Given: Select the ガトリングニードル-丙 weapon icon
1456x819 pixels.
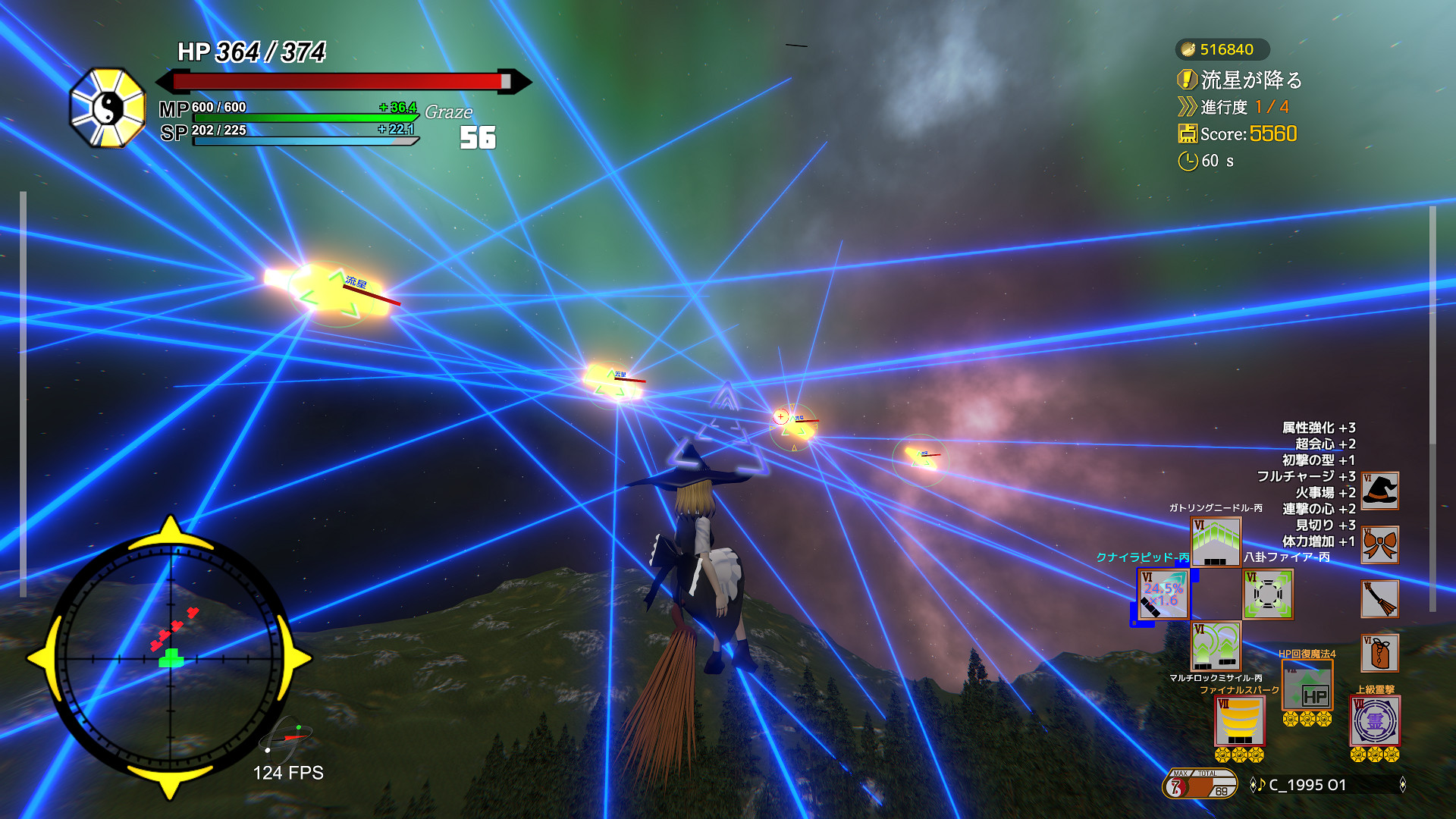Looking at the screenshot, I should coord(1217,542).
